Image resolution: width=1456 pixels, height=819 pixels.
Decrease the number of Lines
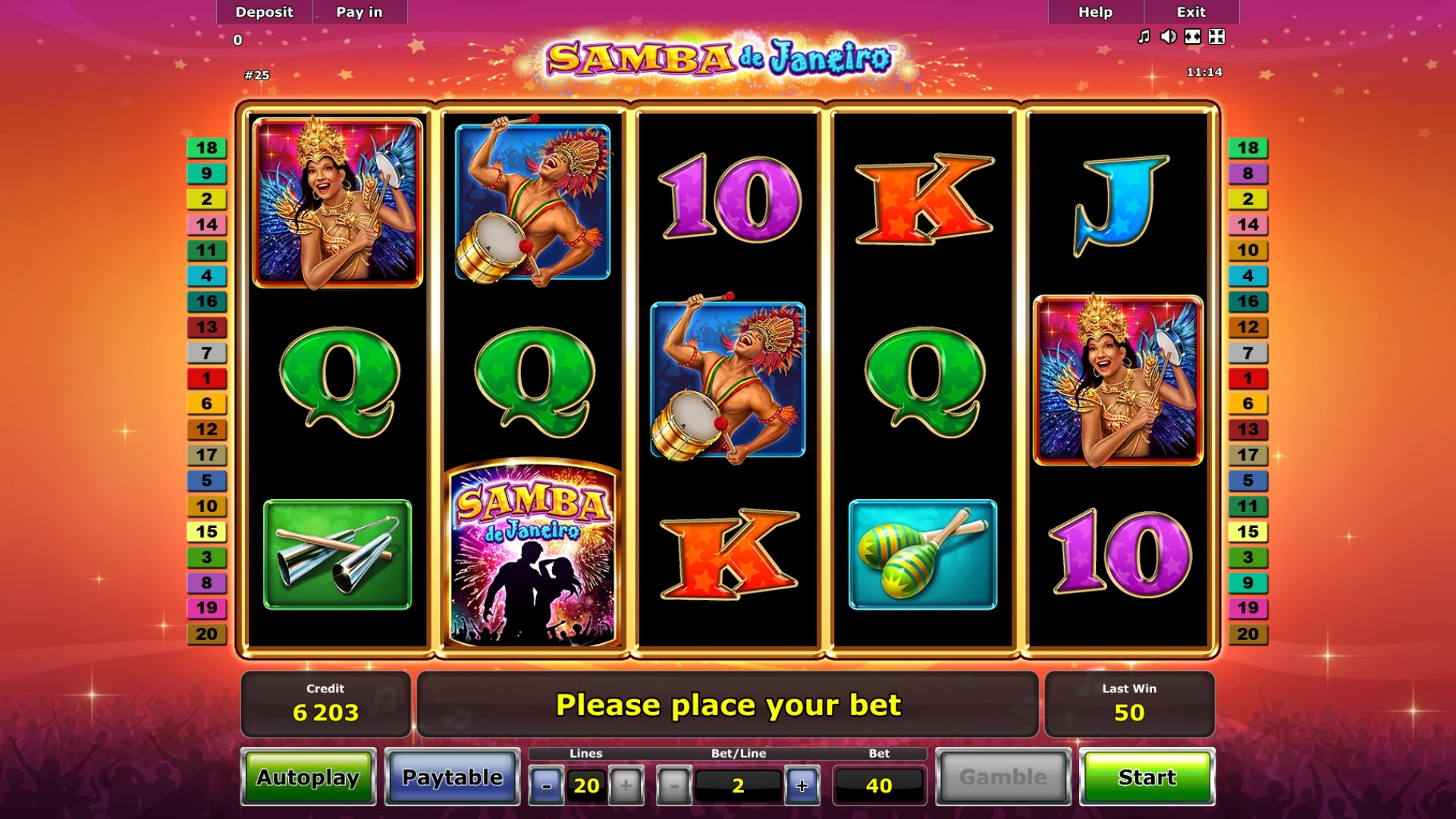coord(546,786)
